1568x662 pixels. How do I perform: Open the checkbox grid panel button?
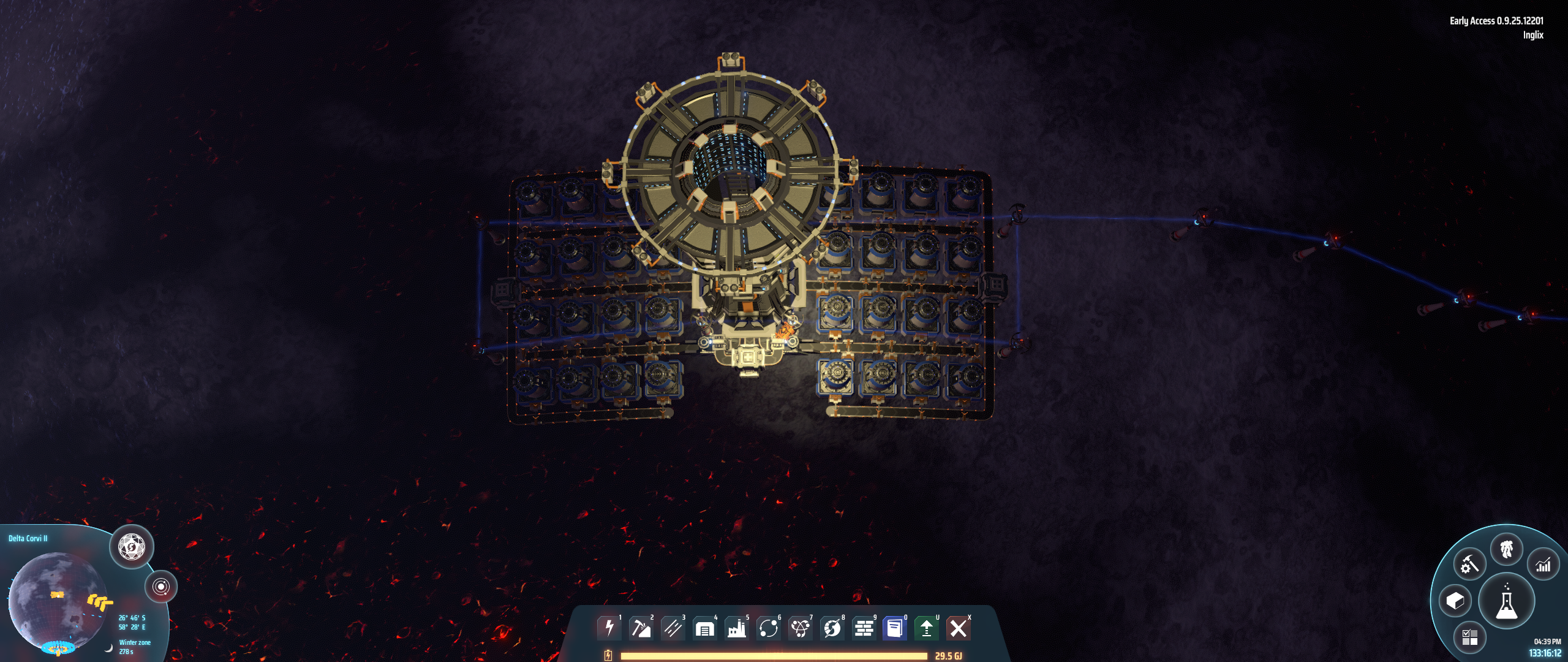click(1470, 637)
